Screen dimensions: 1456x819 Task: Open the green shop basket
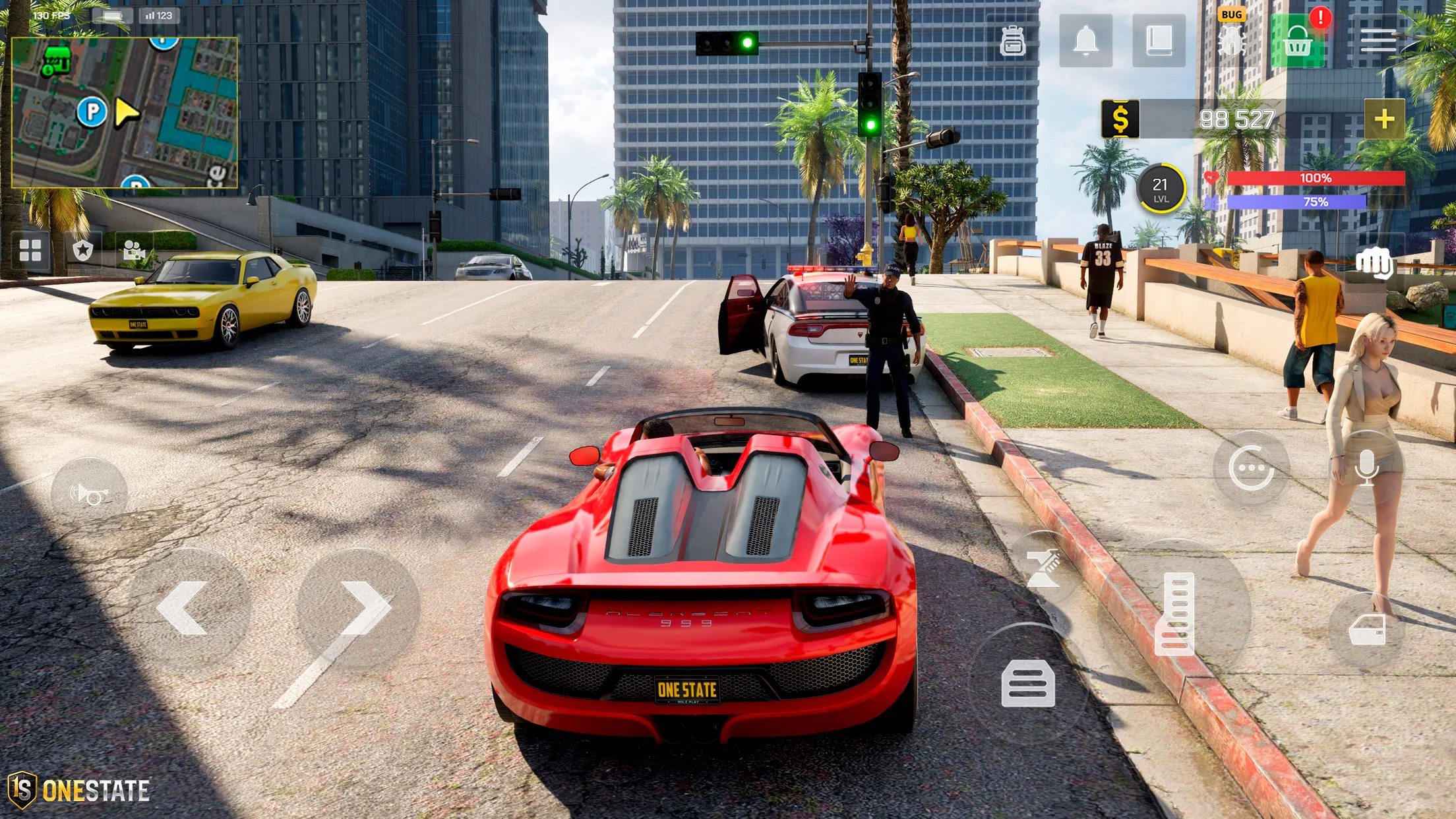[x=1297, y=42]
